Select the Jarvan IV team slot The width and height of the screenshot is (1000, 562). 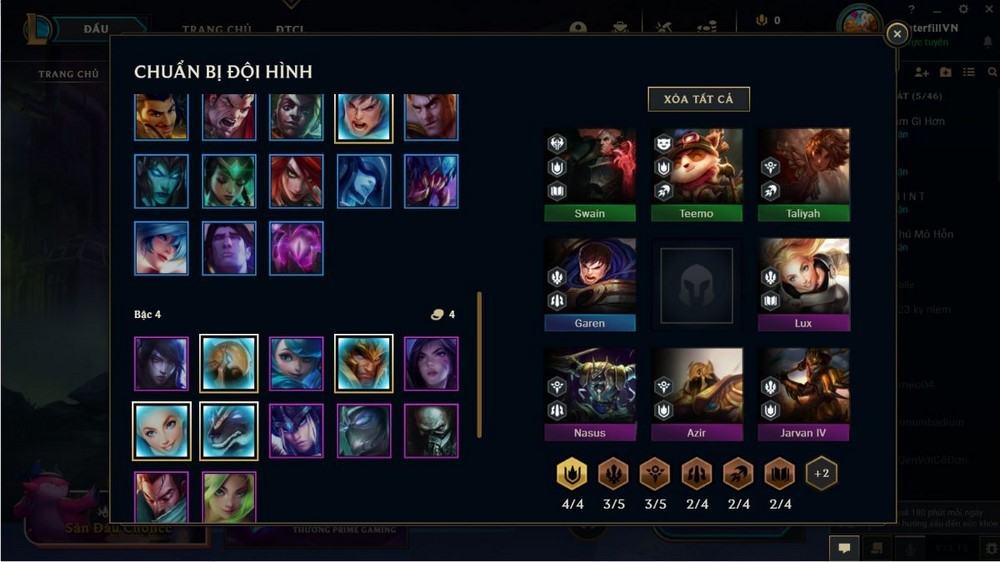click(x=804, y=394)
